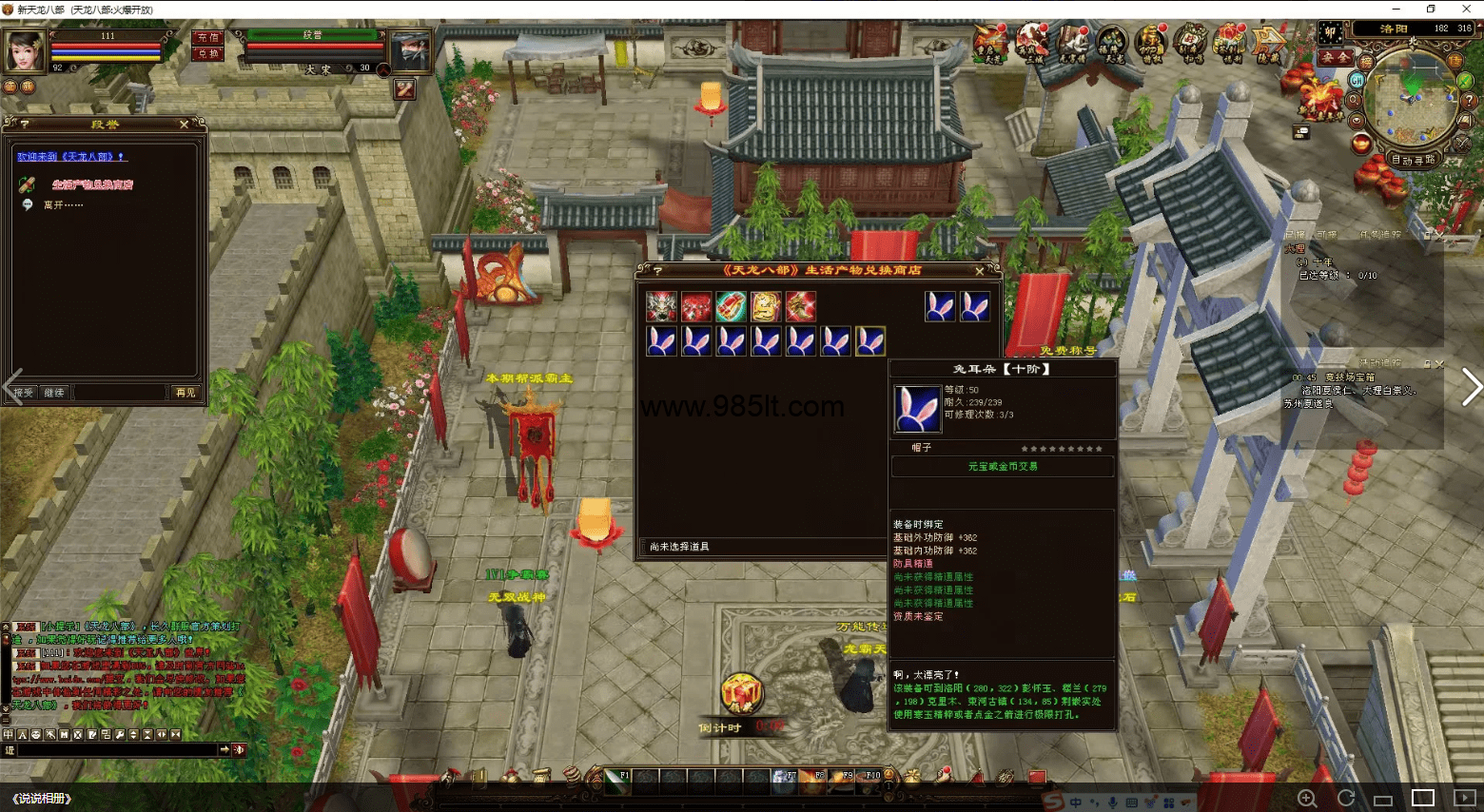This screenshot has height=812, width=1484.
Task: Close the exchange shop window
Action: click(x=980, y=271)
